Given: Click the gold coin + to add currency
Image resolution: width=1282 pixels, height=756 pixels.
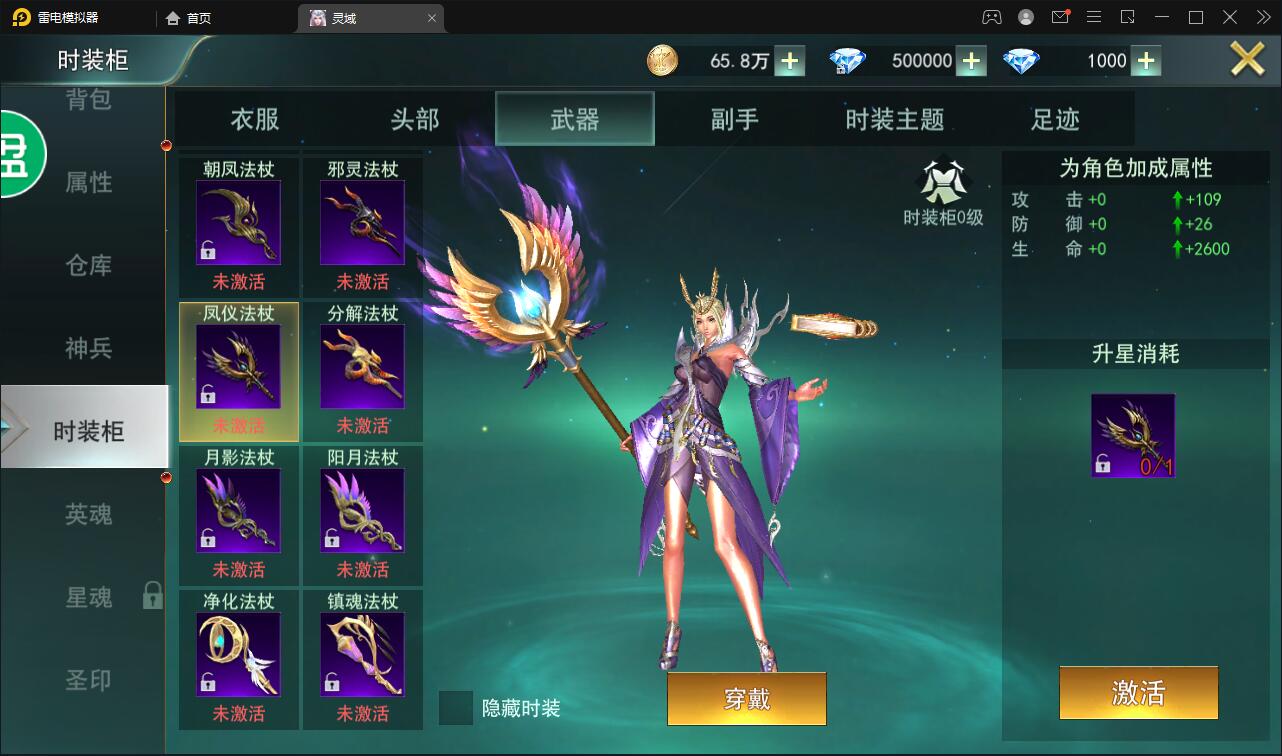Looking at the screenshot, I should (790, 60).
